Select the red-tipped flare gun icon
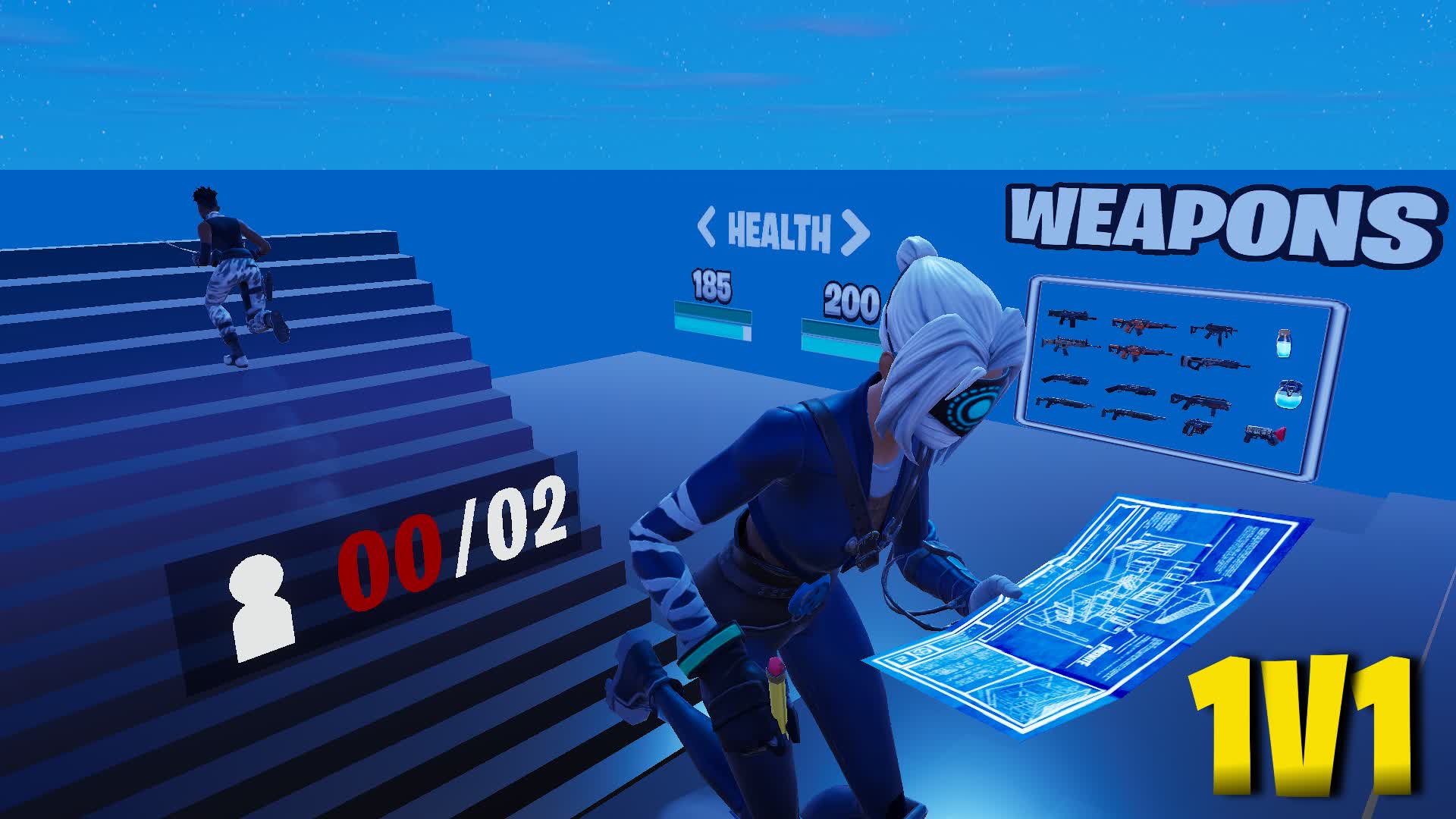Screen dimensions: 1456x819 tap(1263, 435)
